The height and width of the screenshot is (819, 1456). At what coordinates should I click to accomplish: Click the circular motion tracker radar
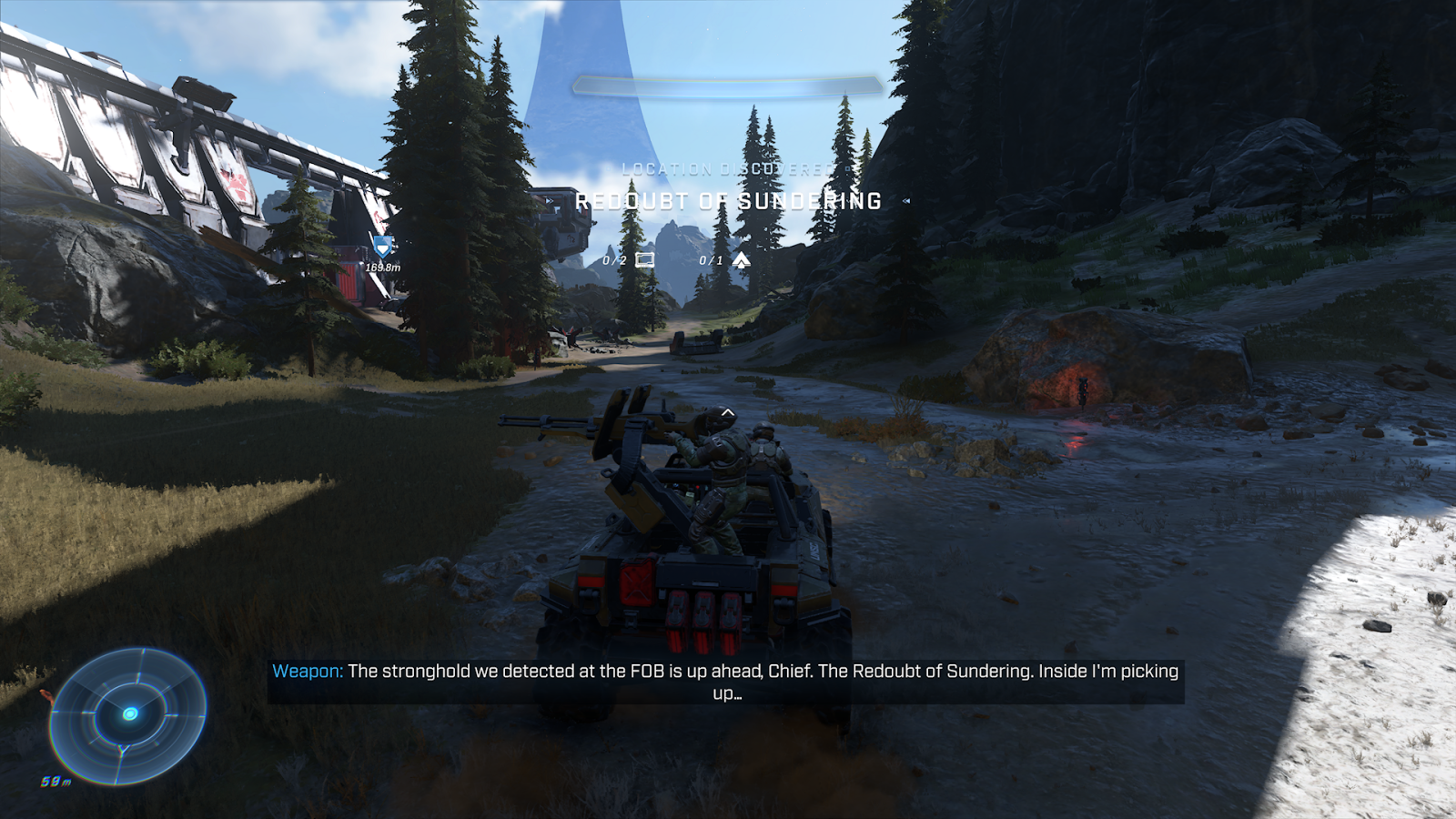pyautogui.click(x=128, y=715)
